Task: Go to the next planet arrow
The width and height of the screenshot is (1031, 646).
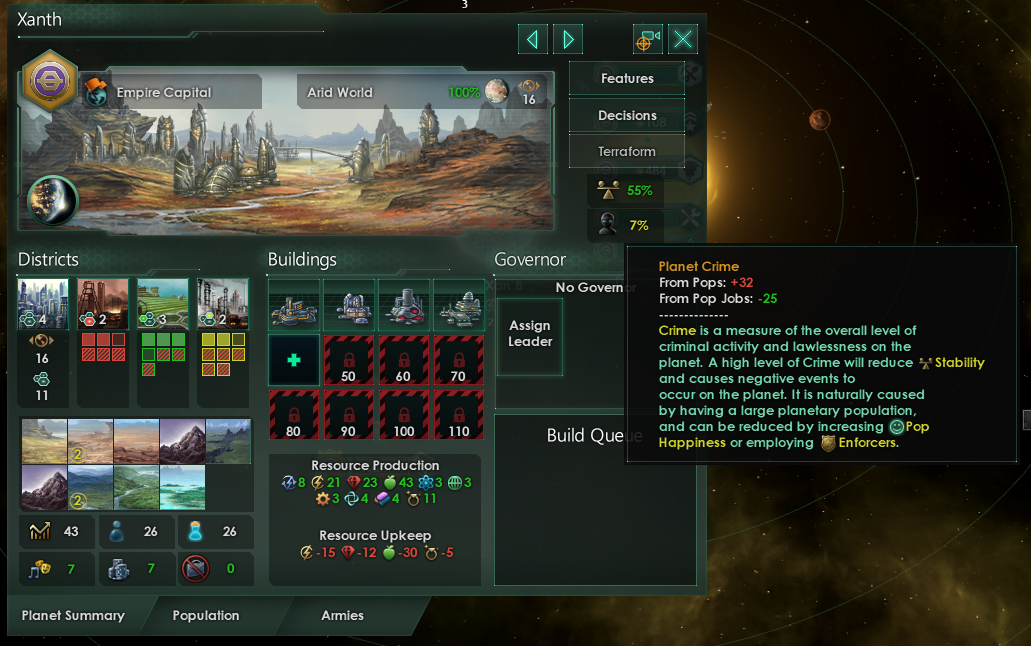Action: (568, 39)
